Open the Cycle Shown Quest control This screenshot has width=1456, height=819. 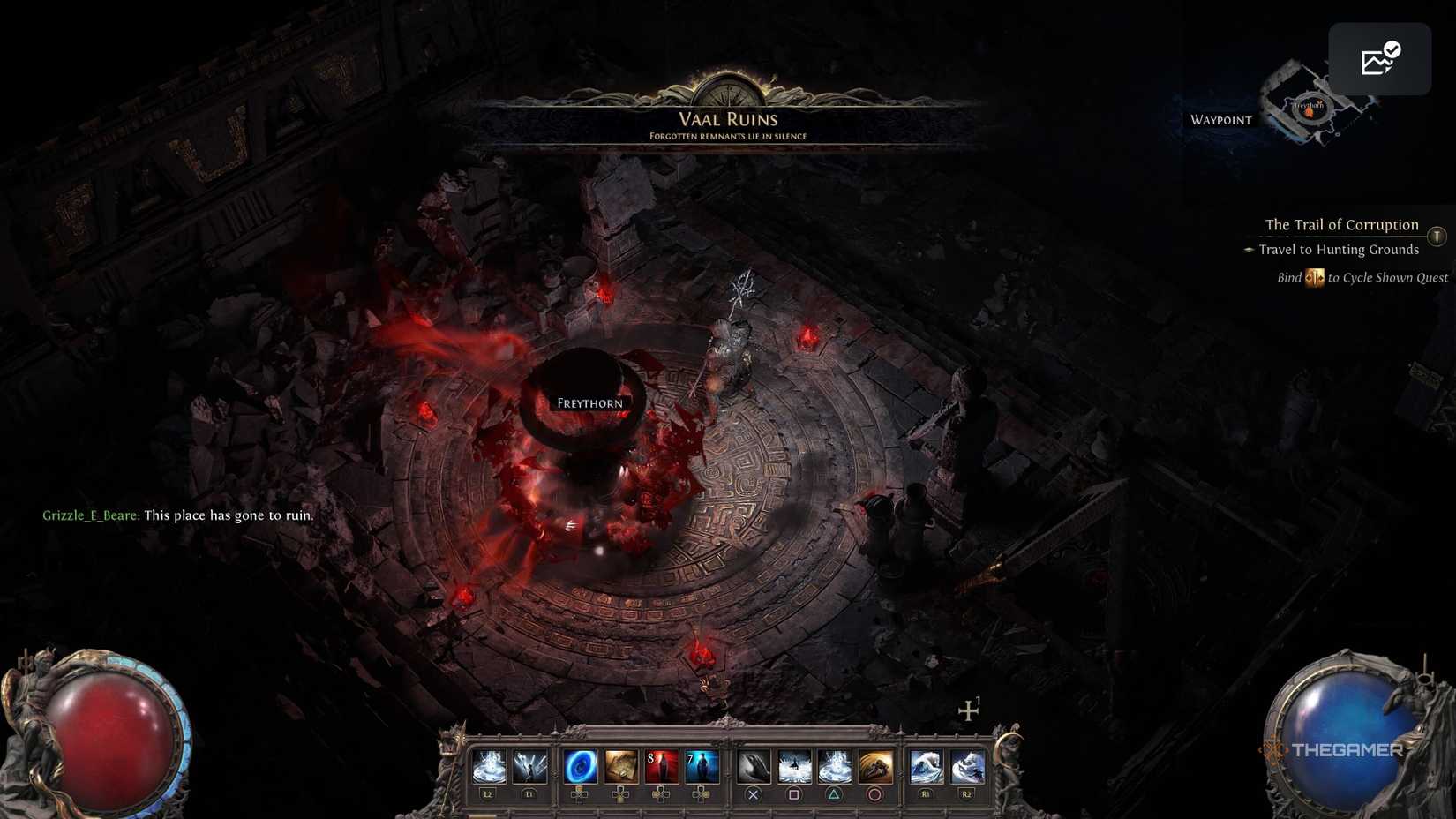coord(1362,277)
